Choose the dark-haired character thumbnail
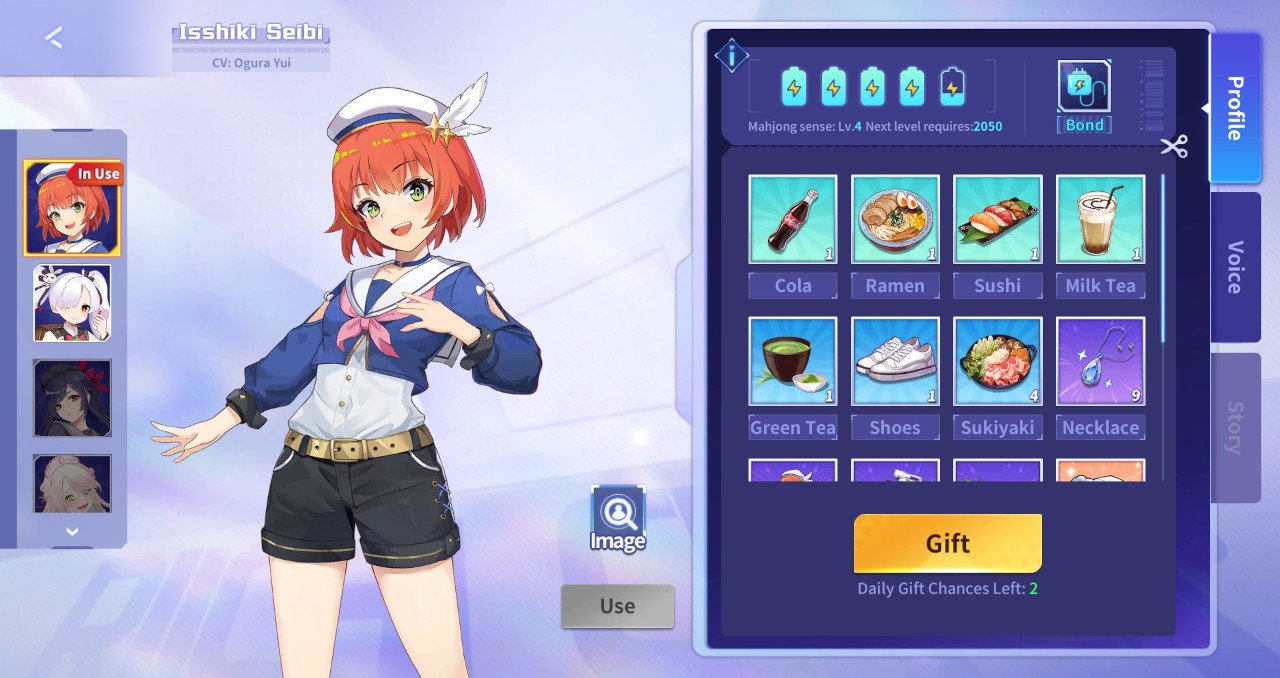 [72, 398]
